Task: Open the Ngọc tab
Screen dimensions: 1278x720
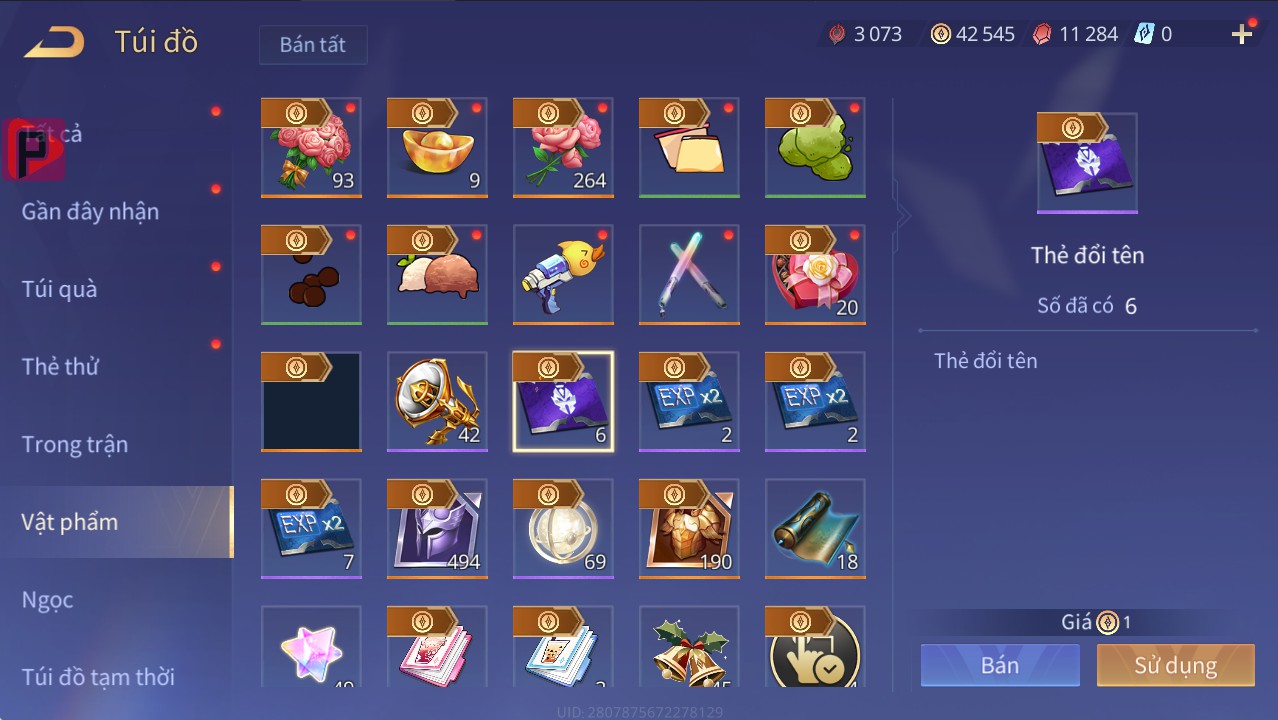Action: click(48, 599)
